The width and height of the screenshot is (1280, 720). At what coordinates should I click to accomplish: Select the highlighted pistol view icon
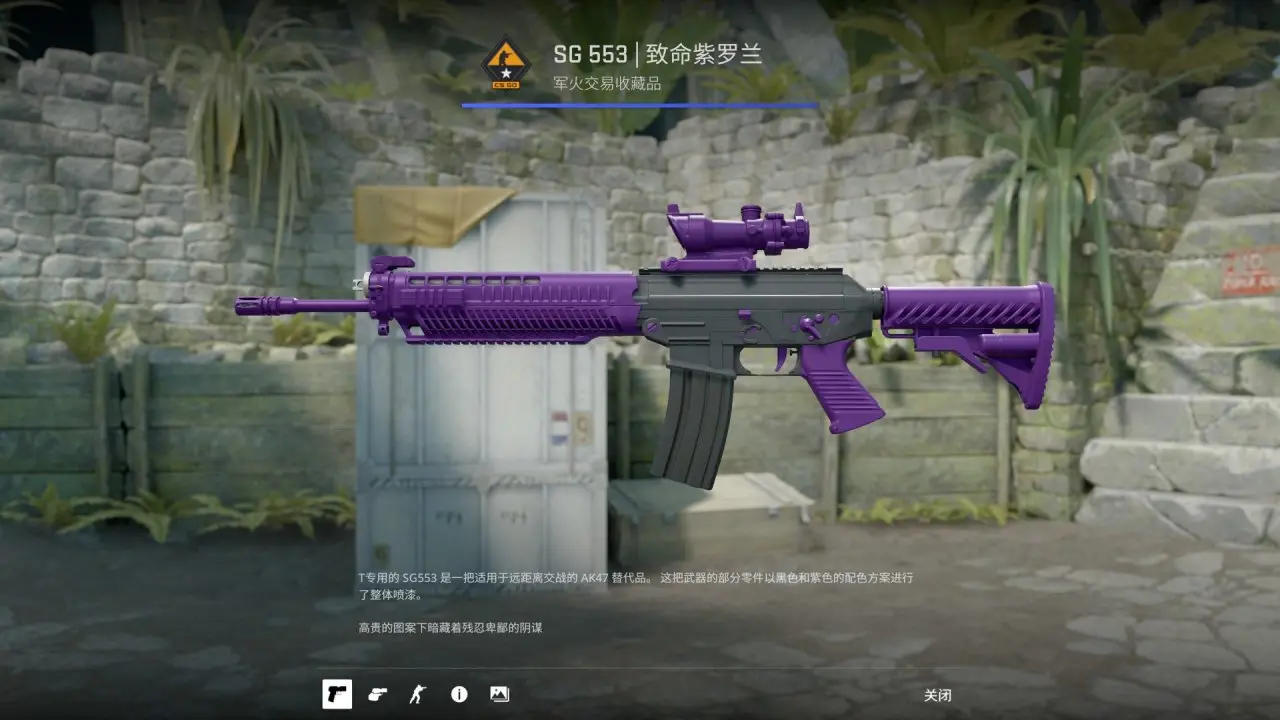click(x=337, y=694)
